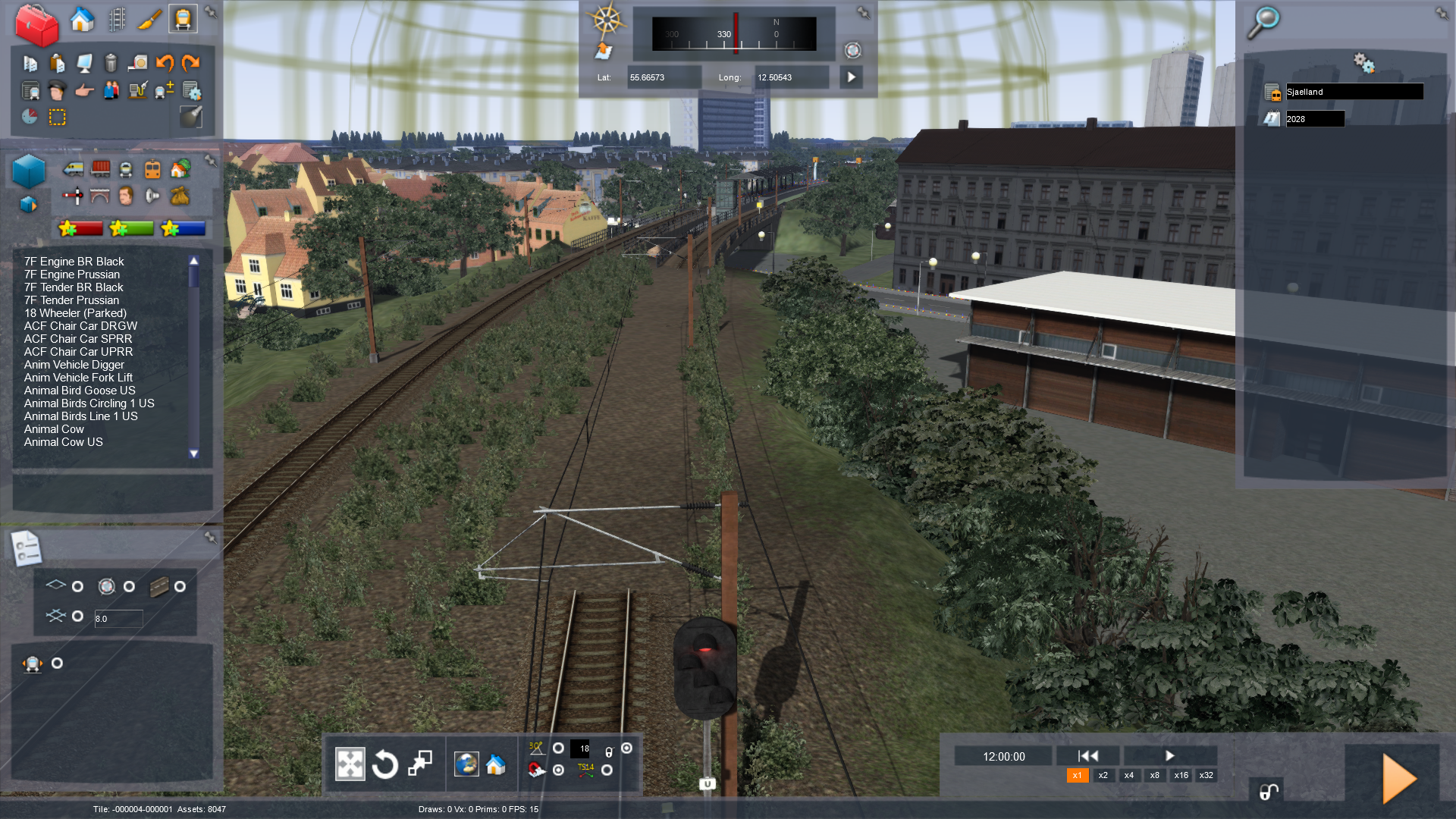Rewind time with skip-back button
Viewport: 1456px width, 819px height.
pos(1088,756)
